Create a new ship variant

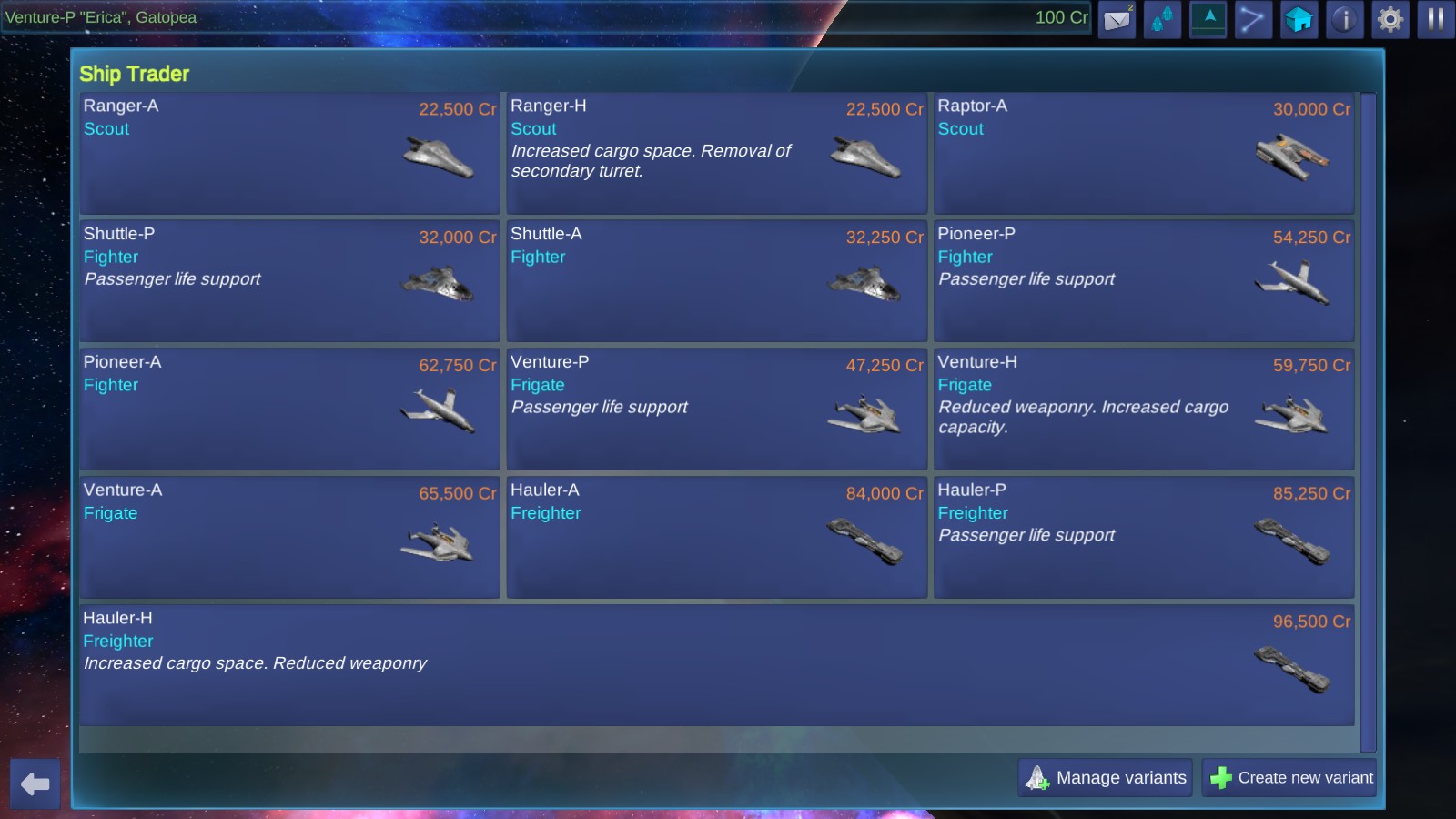pos(1289,778)
